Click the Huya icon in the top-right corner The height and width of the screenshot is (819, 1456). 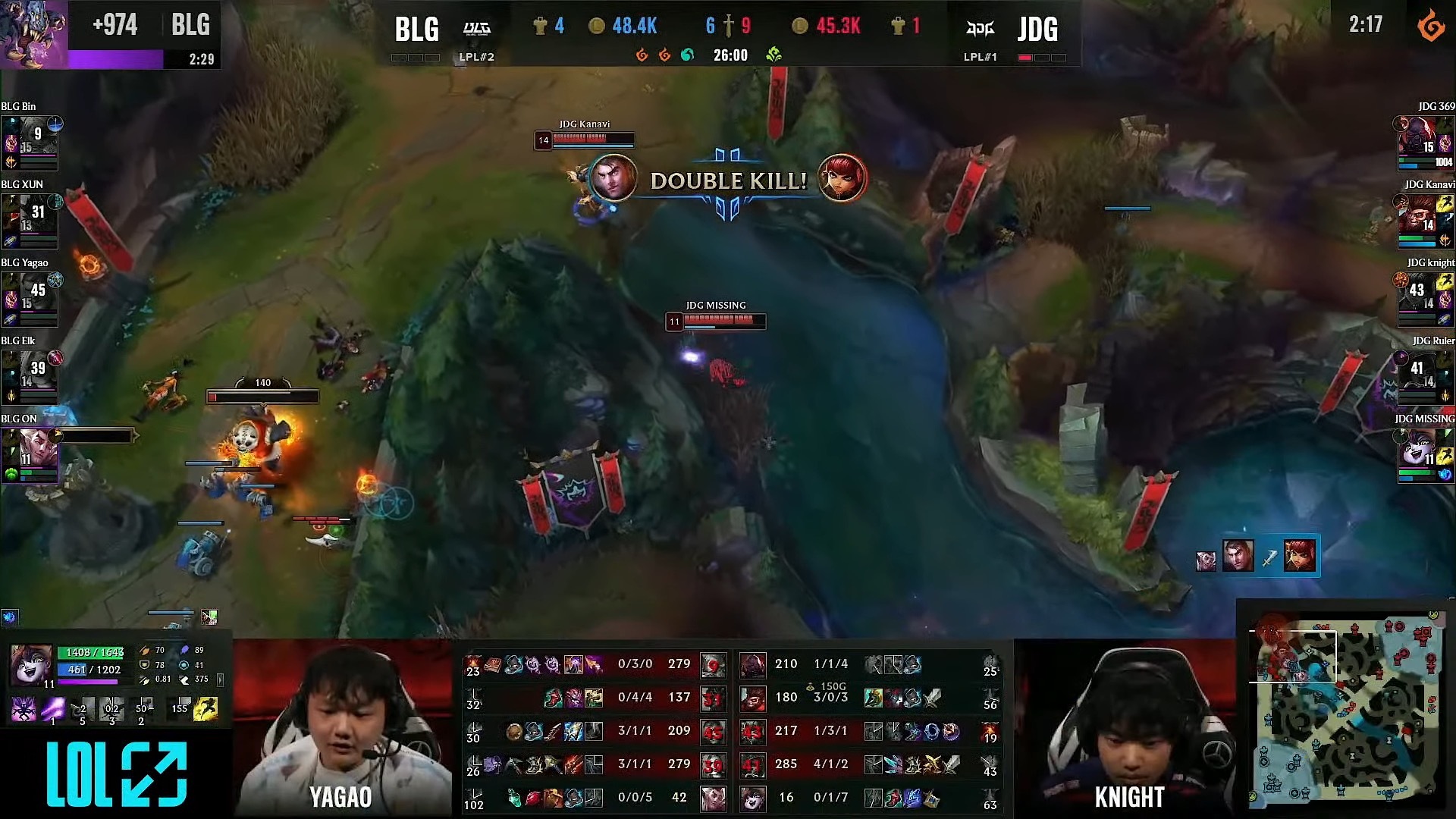point(1432,23)
